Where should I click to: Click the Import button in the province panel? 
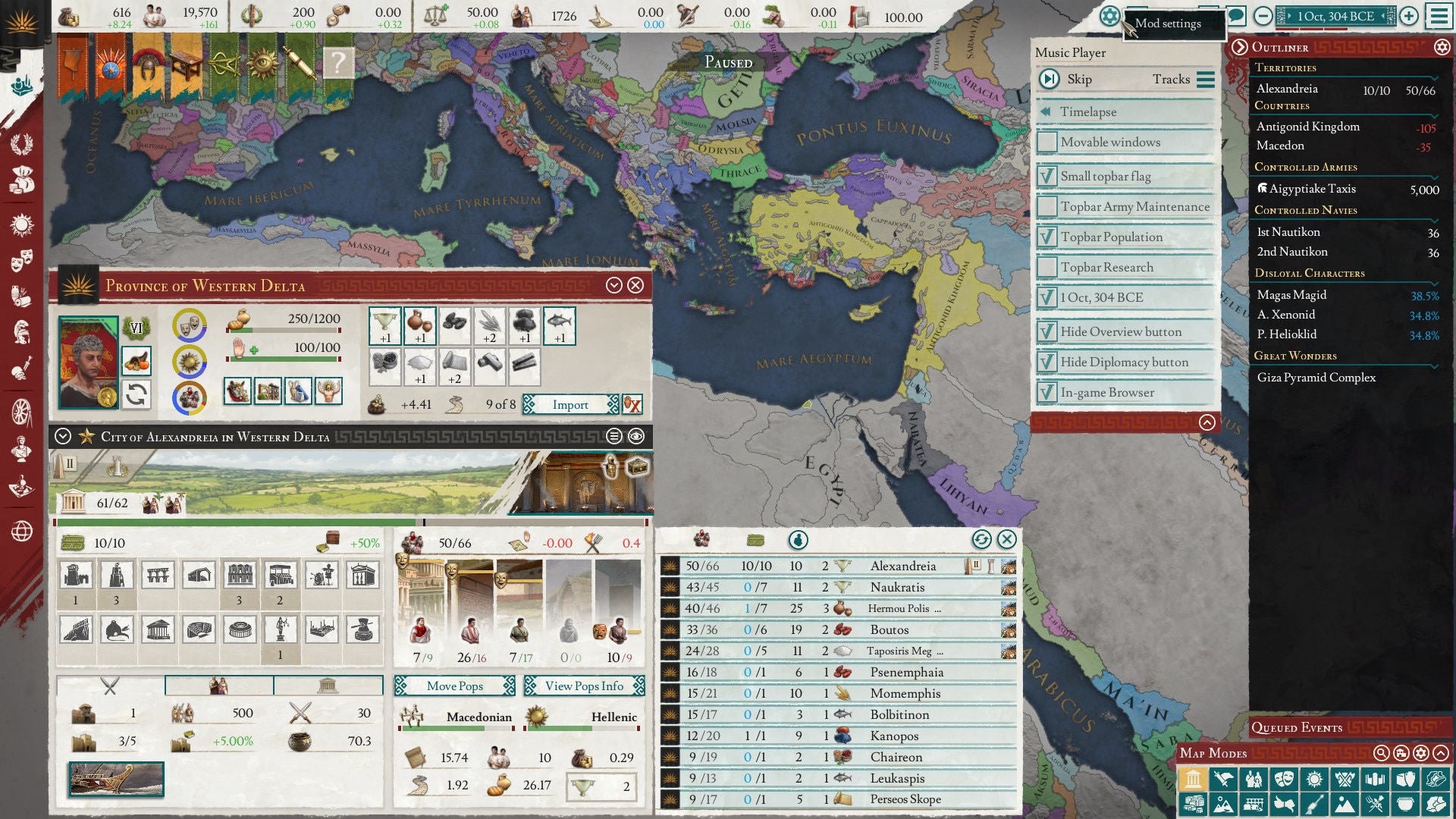coord(572,404)
